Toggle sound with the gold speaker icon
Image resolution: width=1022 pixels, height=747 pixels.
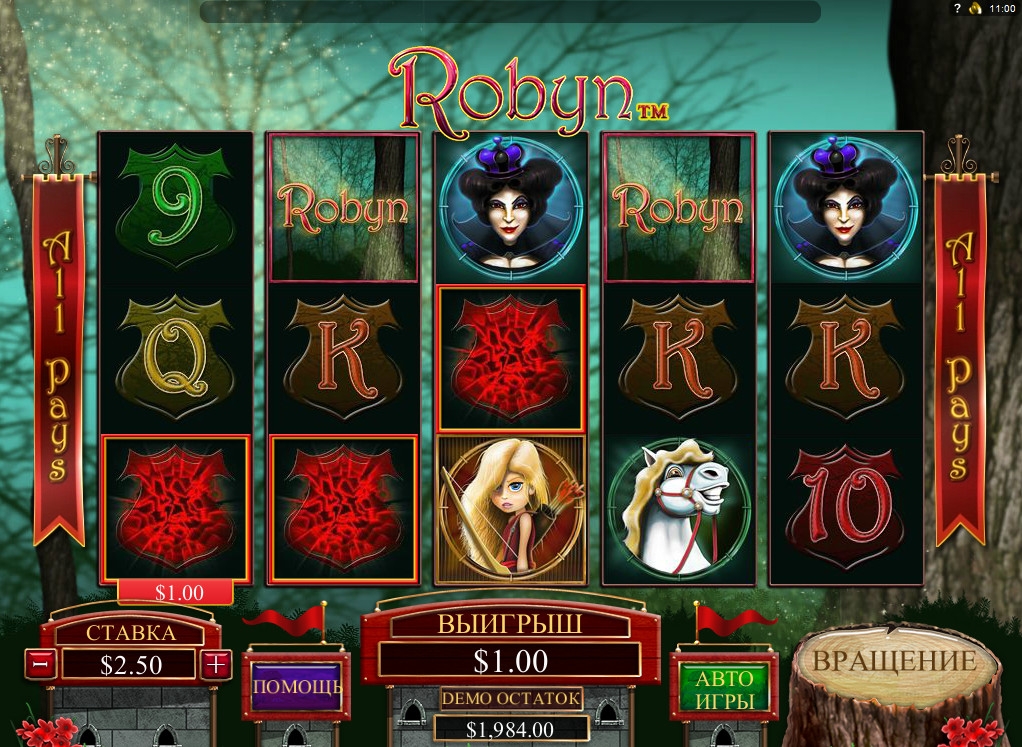tap(974, 8)
